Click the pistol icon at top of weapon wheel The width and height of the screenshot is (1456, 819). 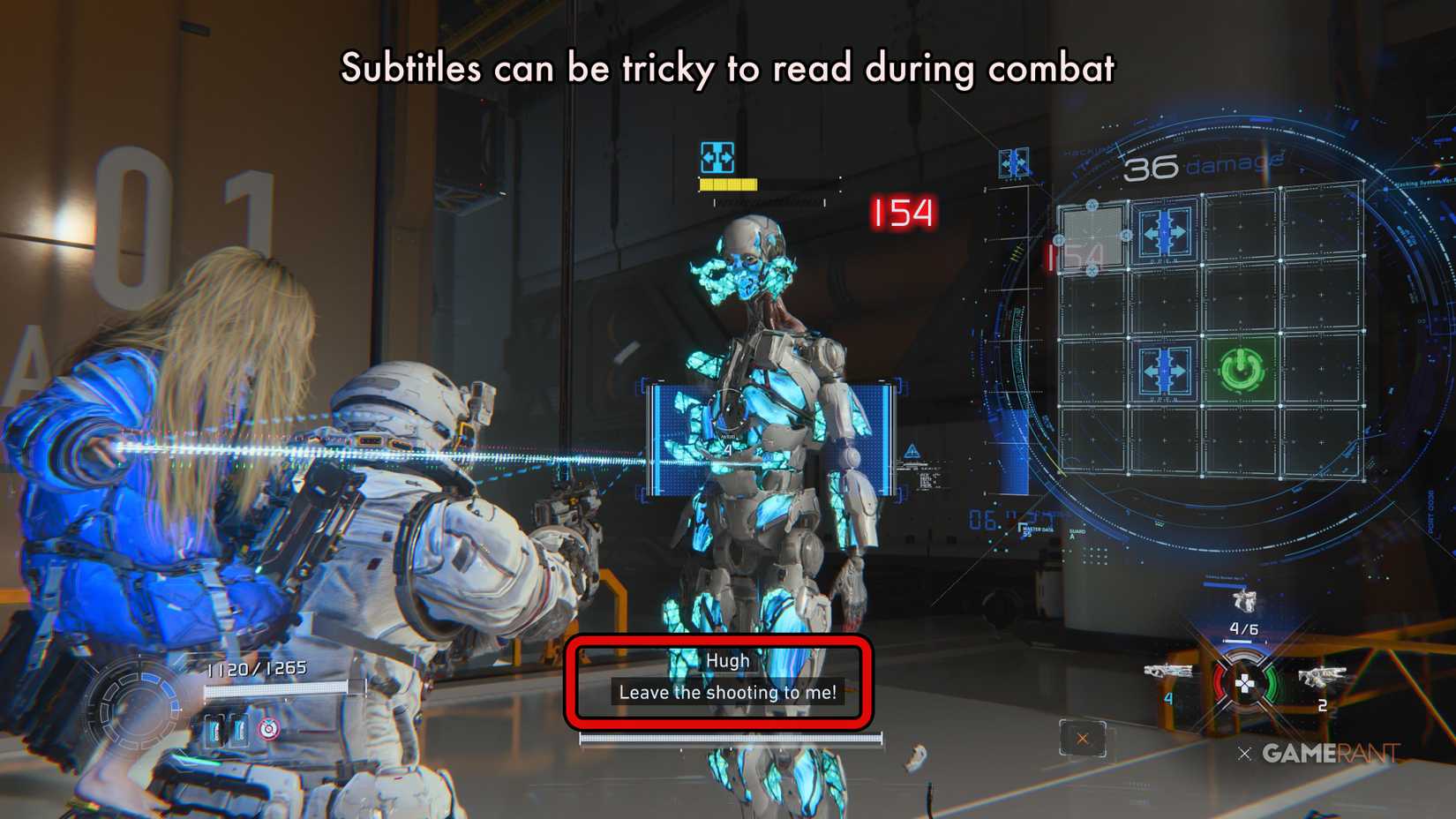pos(1244,601)
